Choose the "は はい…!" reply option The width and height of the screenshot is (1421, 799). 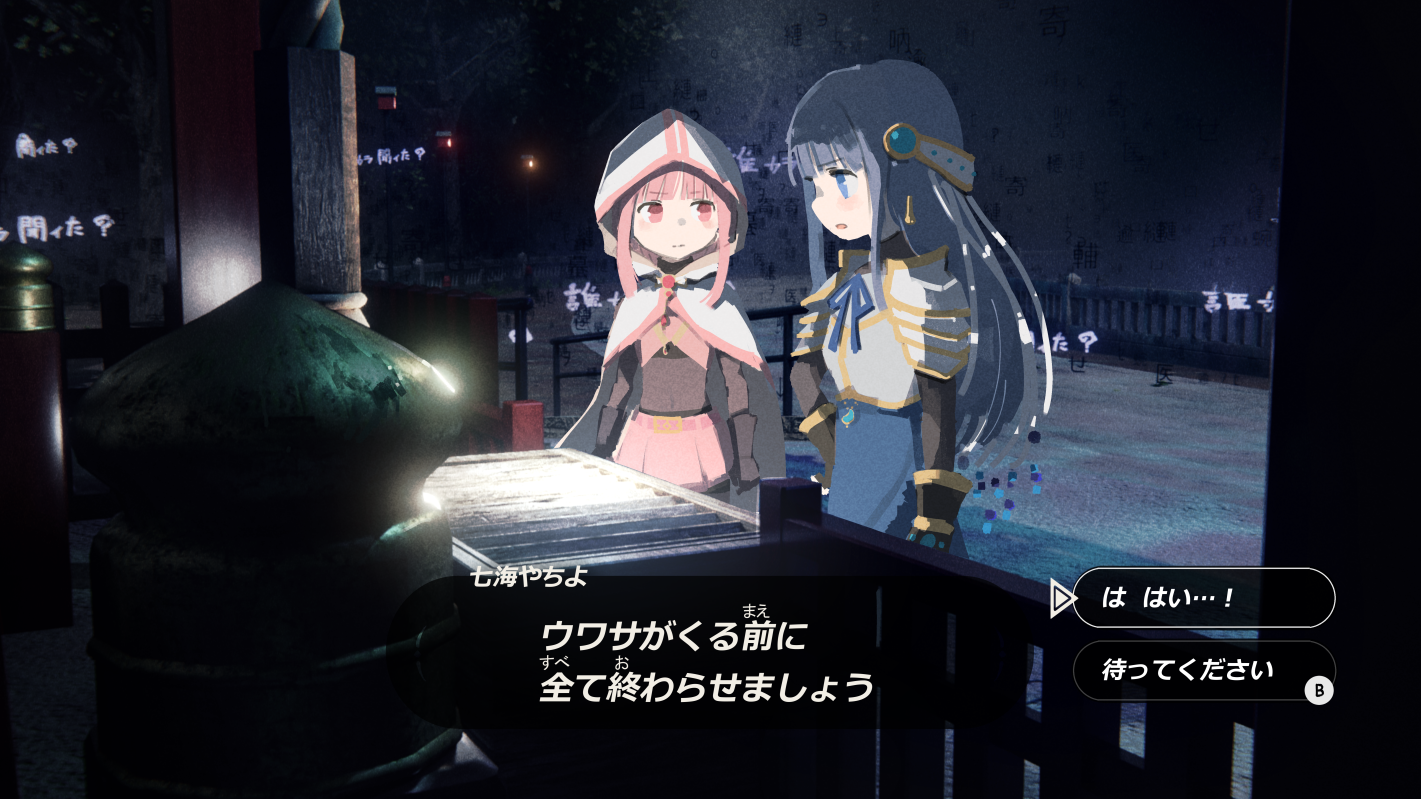tap(1203, 598)
